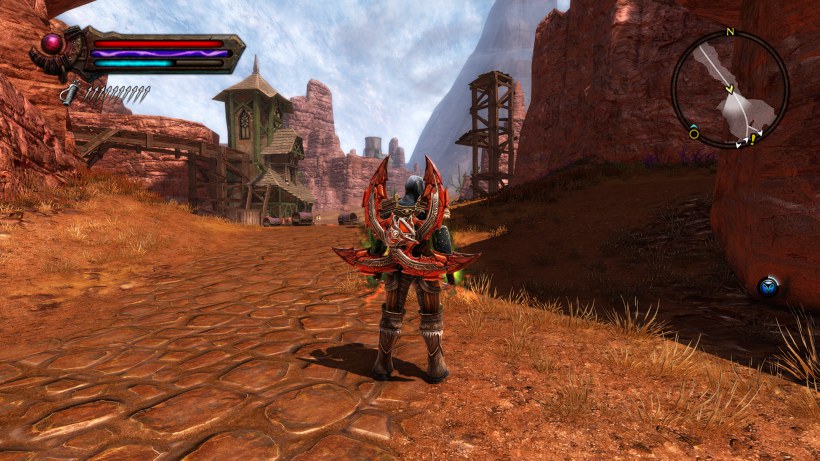Select the quiver icon beside the arrows
The image size is (820, 461).
tap(68, 93)
